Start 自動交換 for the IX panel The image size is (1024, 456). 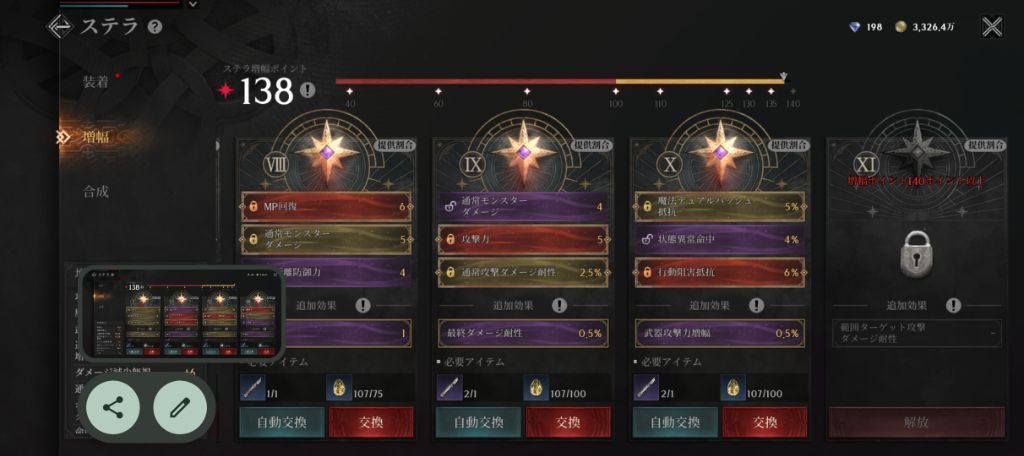(x=478, y=422)
